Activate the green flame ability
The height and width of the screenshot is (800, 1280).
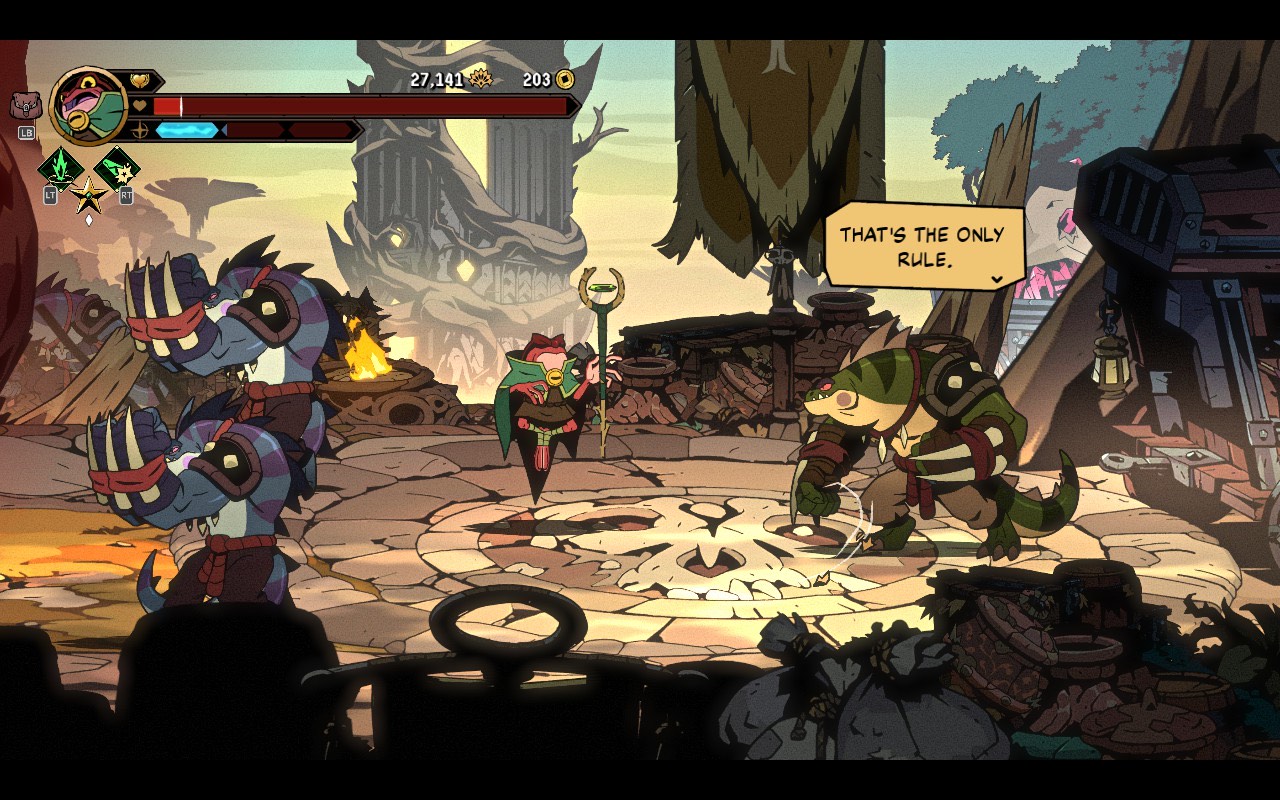pos(59,168)
